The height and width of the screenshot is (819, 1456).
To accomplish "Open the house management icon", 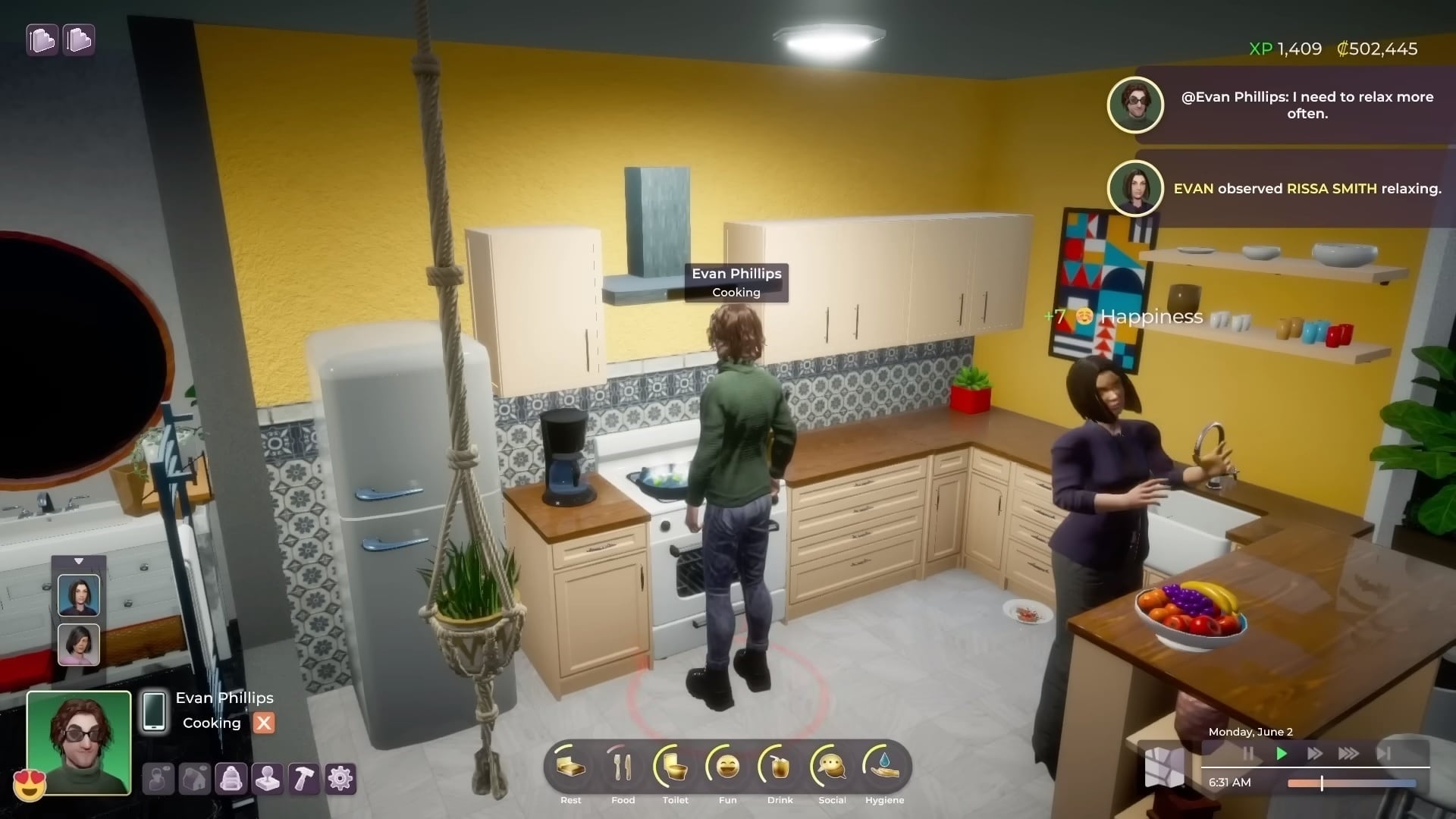I will click(x=196, y=779).
